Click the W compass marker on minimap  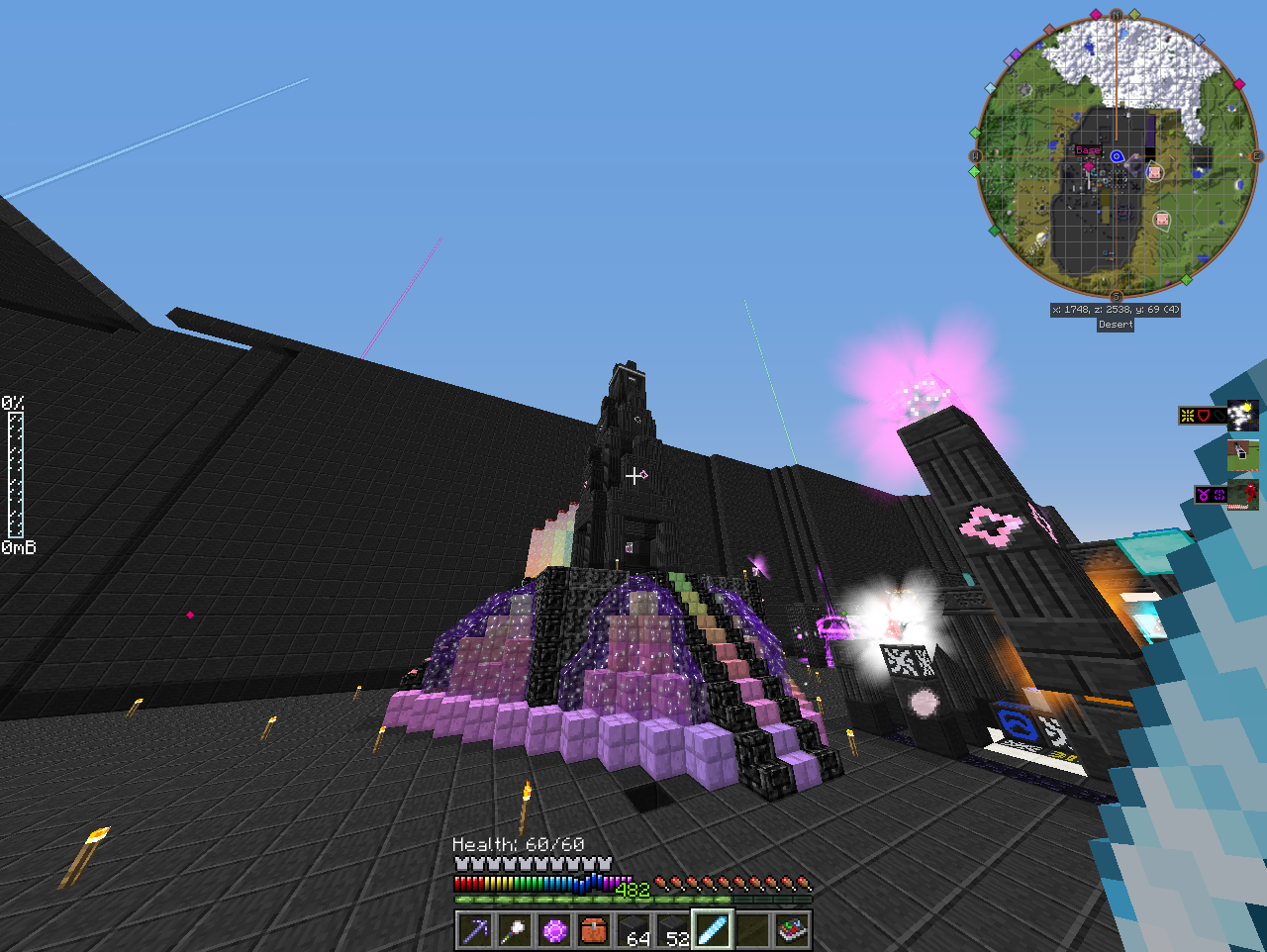click(x=976, y=156)
